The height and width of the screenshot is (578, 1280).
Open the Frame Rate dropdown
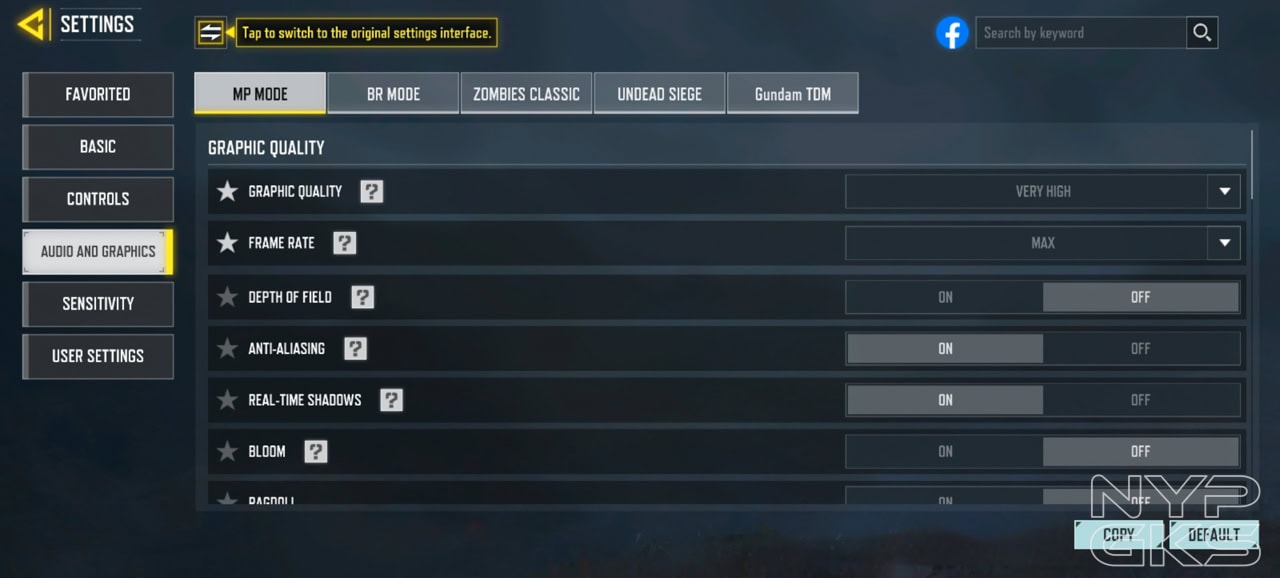tap(1043, 243)
